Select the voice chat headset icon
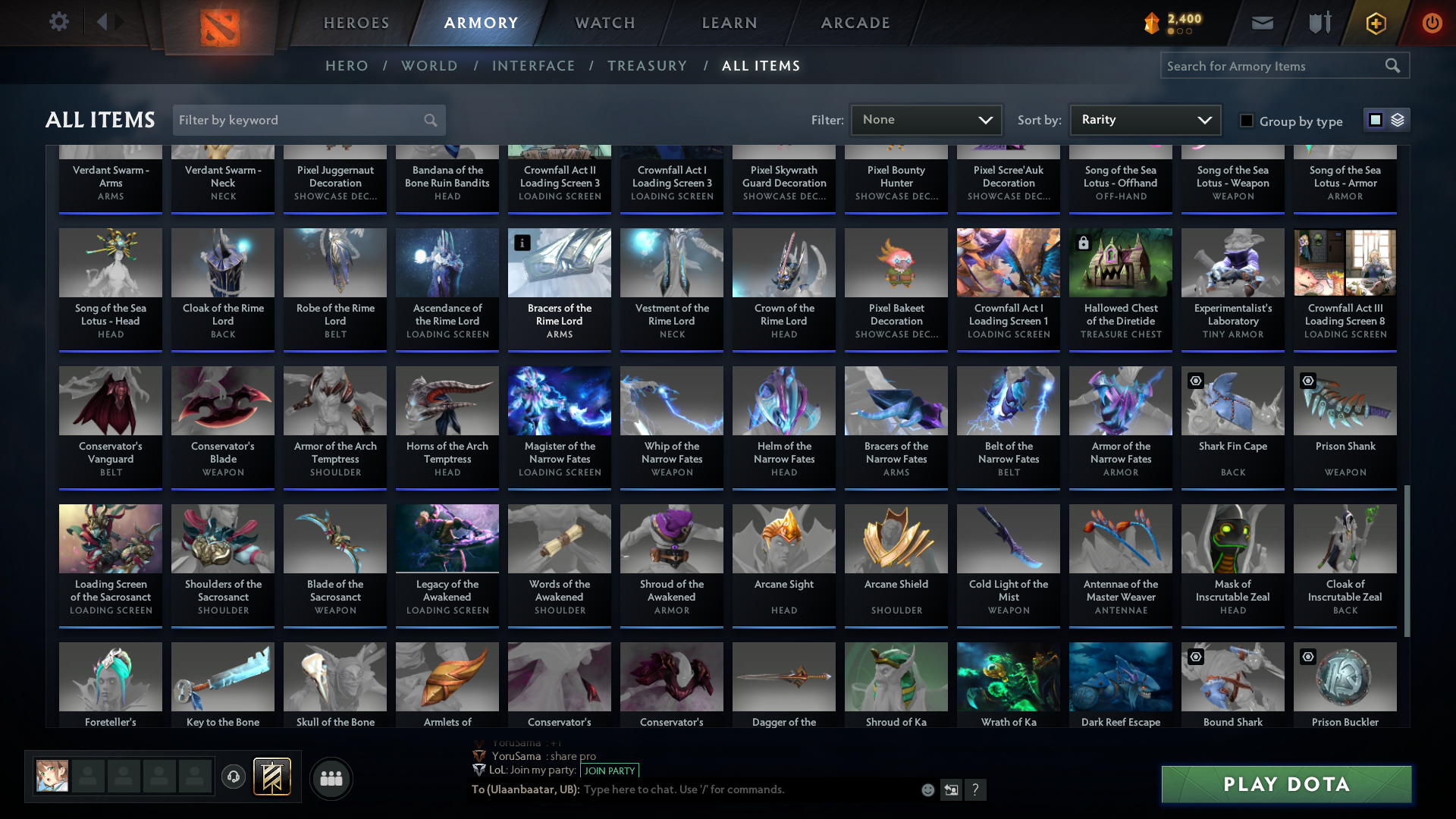The width and height of the screenshot is (1456, 819). [234, 778]
